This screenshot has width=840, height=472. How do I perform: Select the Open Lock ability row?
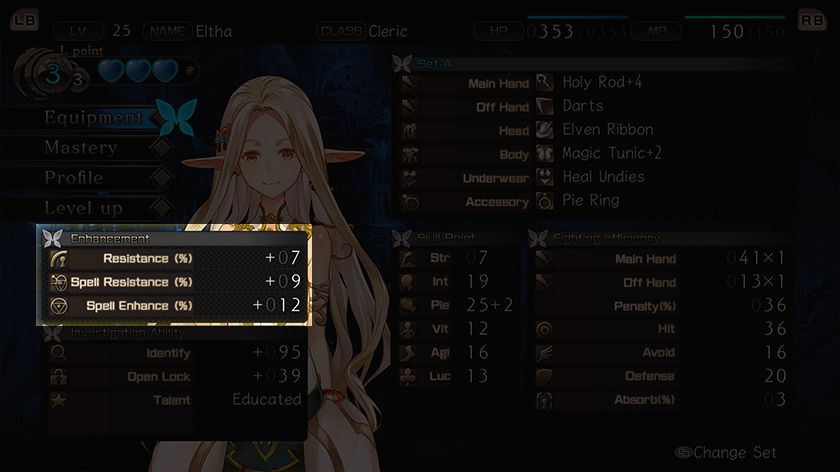tap(174, 377)
